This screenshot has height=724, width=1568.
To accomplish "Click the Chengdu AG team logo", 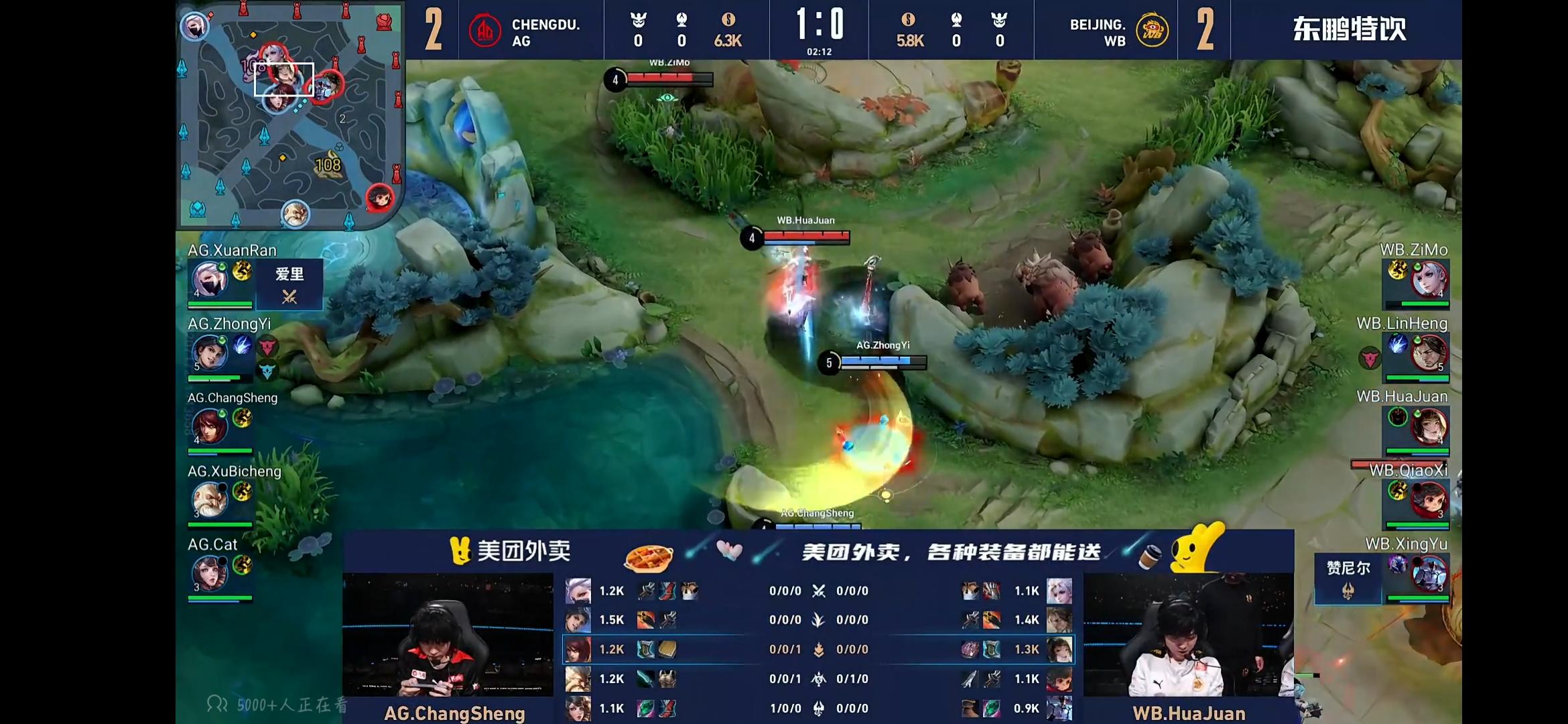I will click(484, 31).
